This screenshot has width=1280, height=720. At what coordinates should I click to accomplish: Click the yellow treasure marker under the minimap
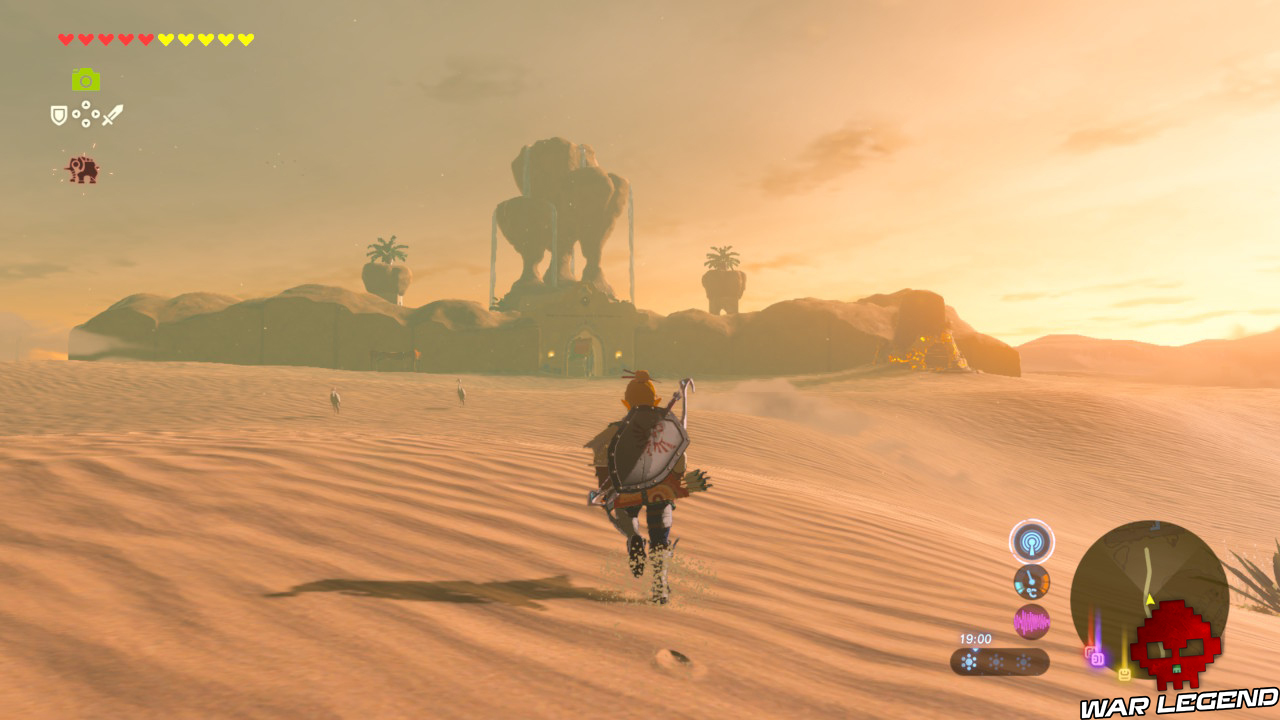(x=1124, y=672)
